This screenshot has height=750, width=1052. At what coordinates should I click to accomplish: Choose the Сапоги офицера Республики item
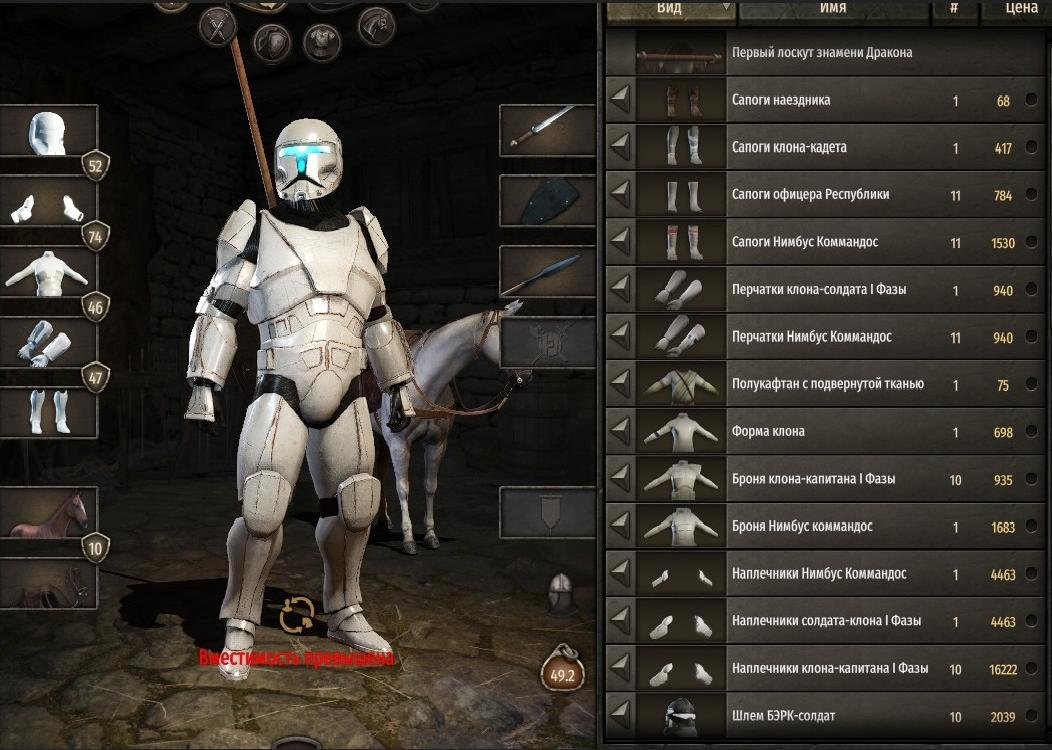[x=818, y=195]
